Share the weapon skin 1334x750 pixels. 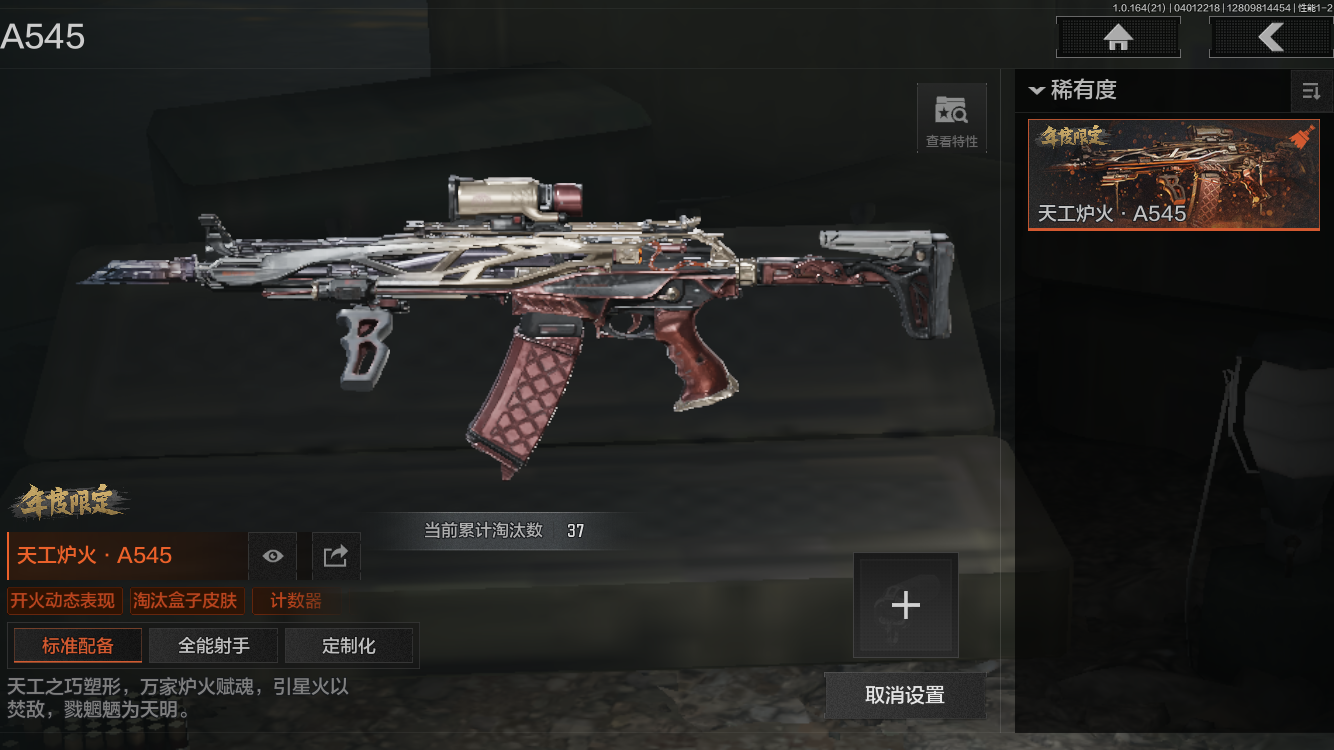click(336, 557)
